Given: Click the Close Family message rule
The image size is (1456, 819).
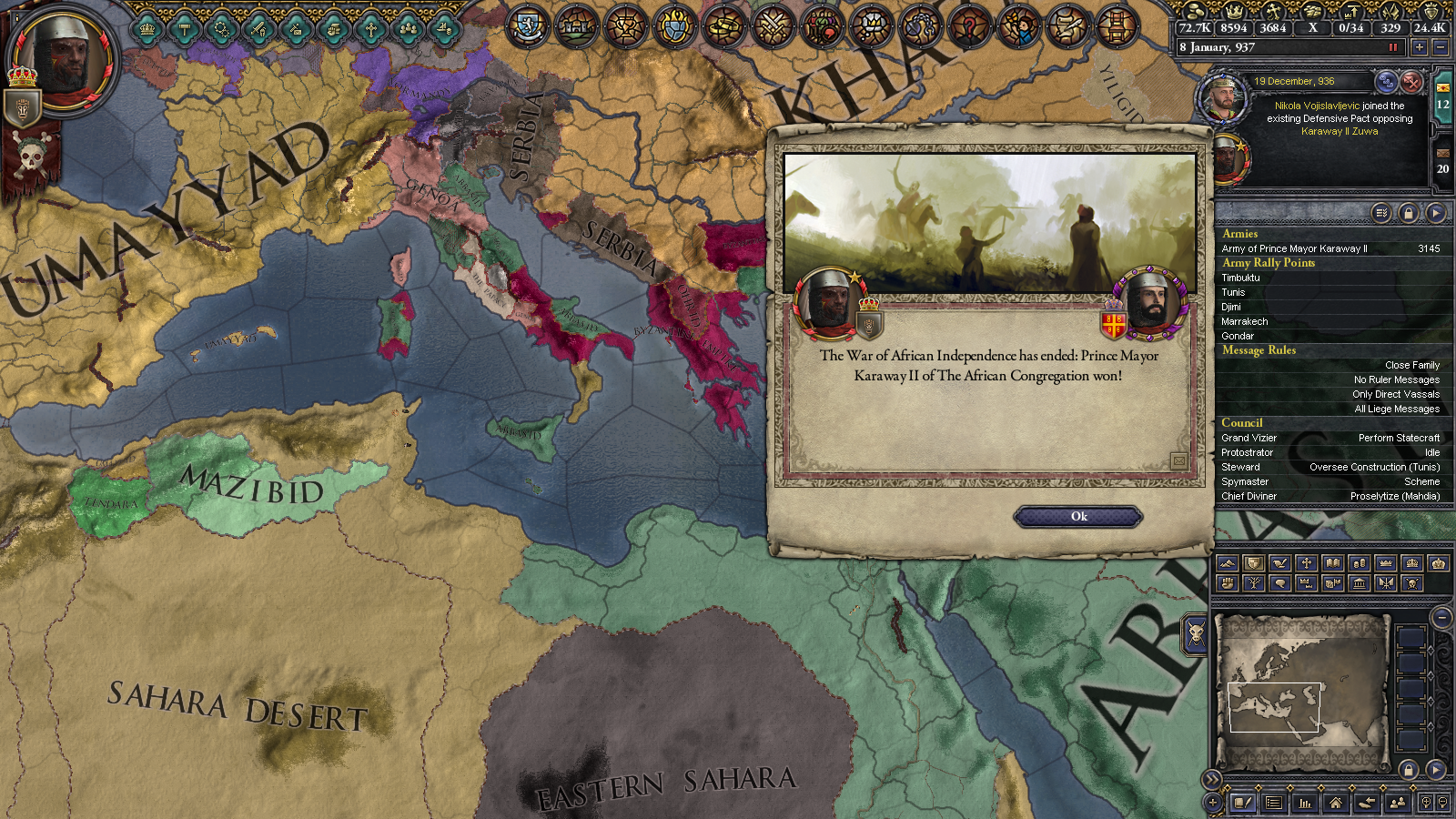Looking at the screenshot, I should click(x=1412, y=365).
